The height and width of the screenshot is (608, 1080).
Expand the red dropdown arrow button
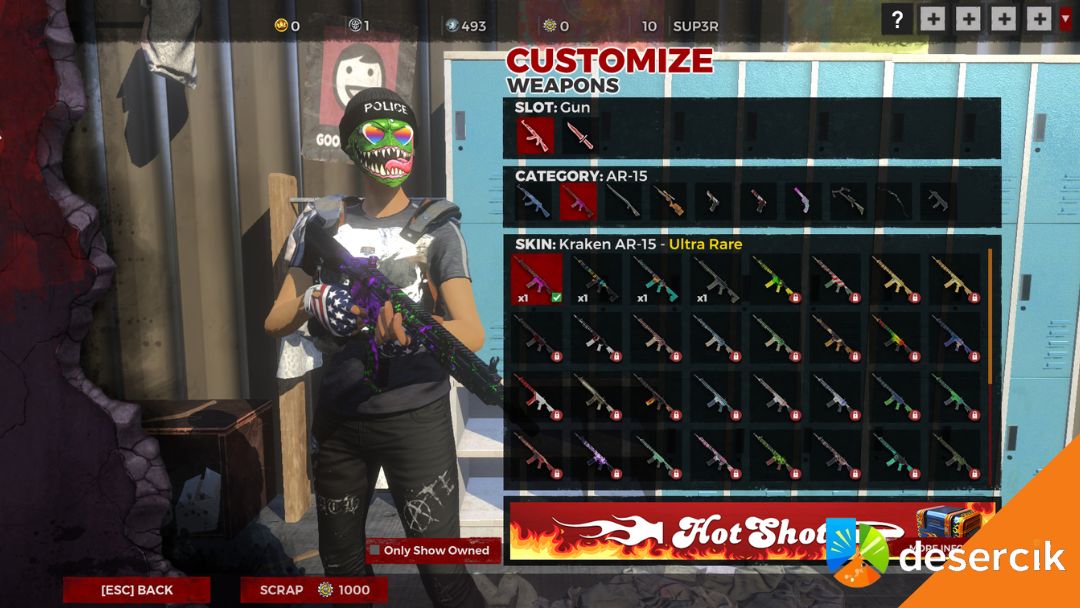coord(1065,19)
